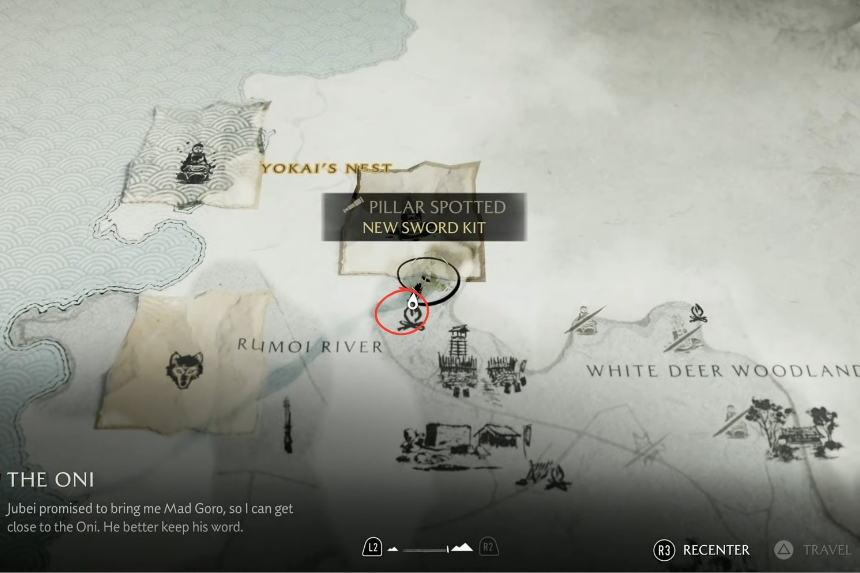The height and width of the screenshot is (573, 860).
Task: Select the Pillar Spotted sword kit card
Action: (426, 217)
